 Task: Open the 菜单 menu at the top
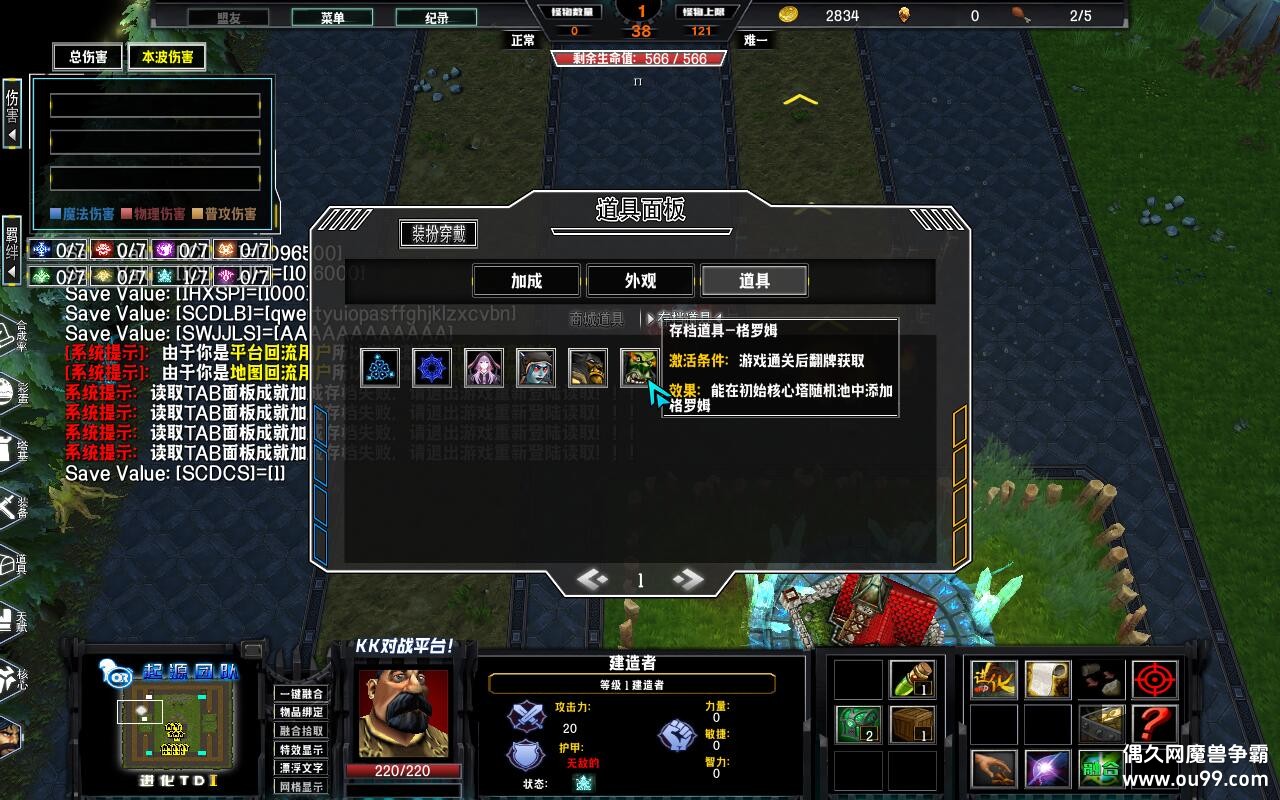[x=333, y=17]
